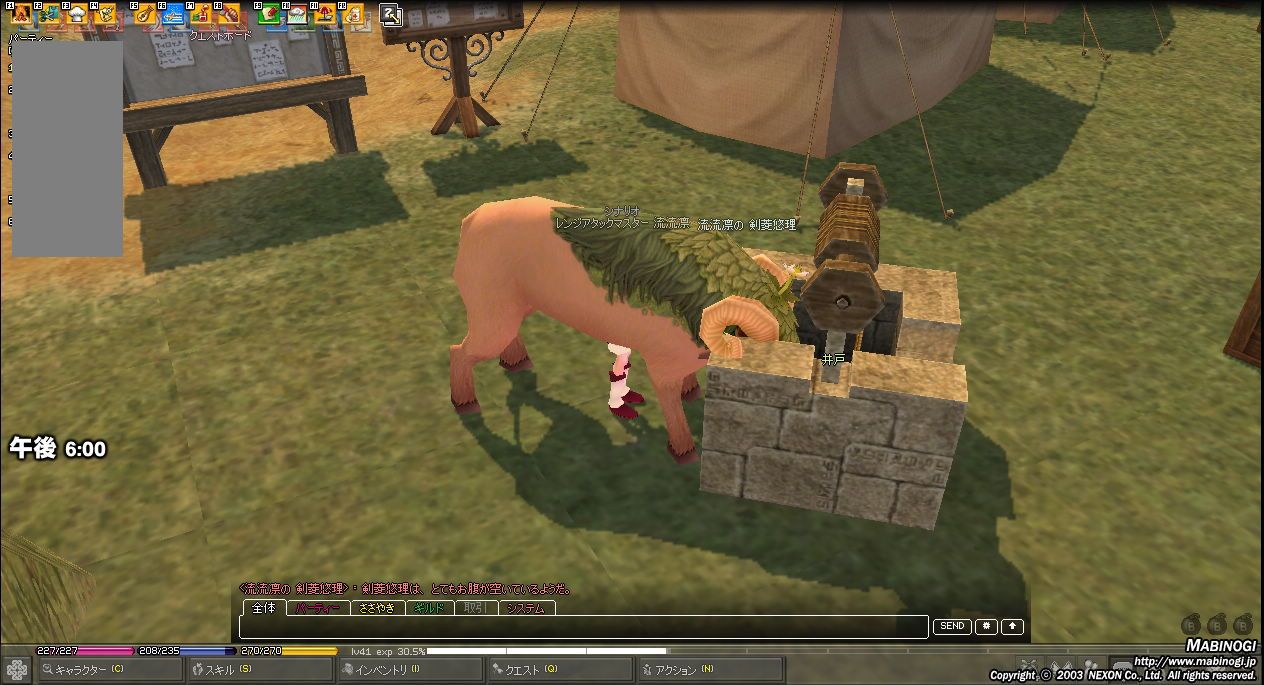Activate the campfire skill icon (F1)

(x=21, y=15)
